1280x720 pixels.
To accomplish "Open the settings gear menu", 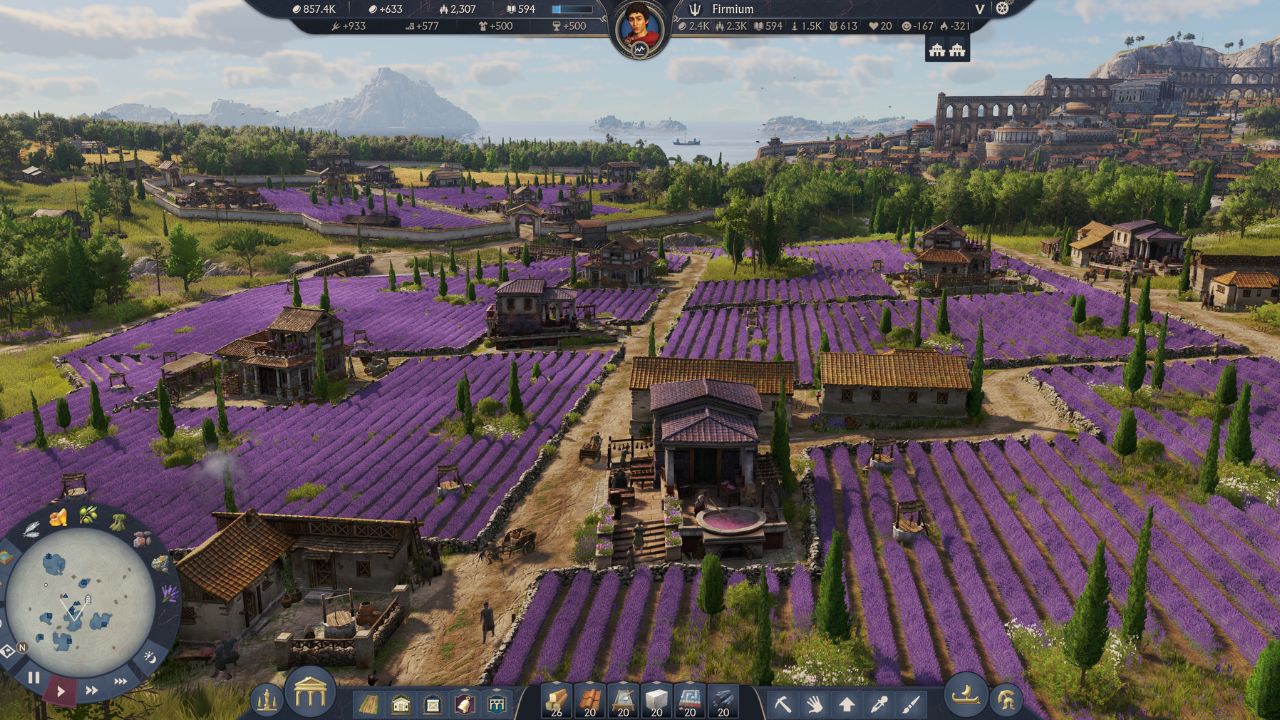I will 1002,8.
